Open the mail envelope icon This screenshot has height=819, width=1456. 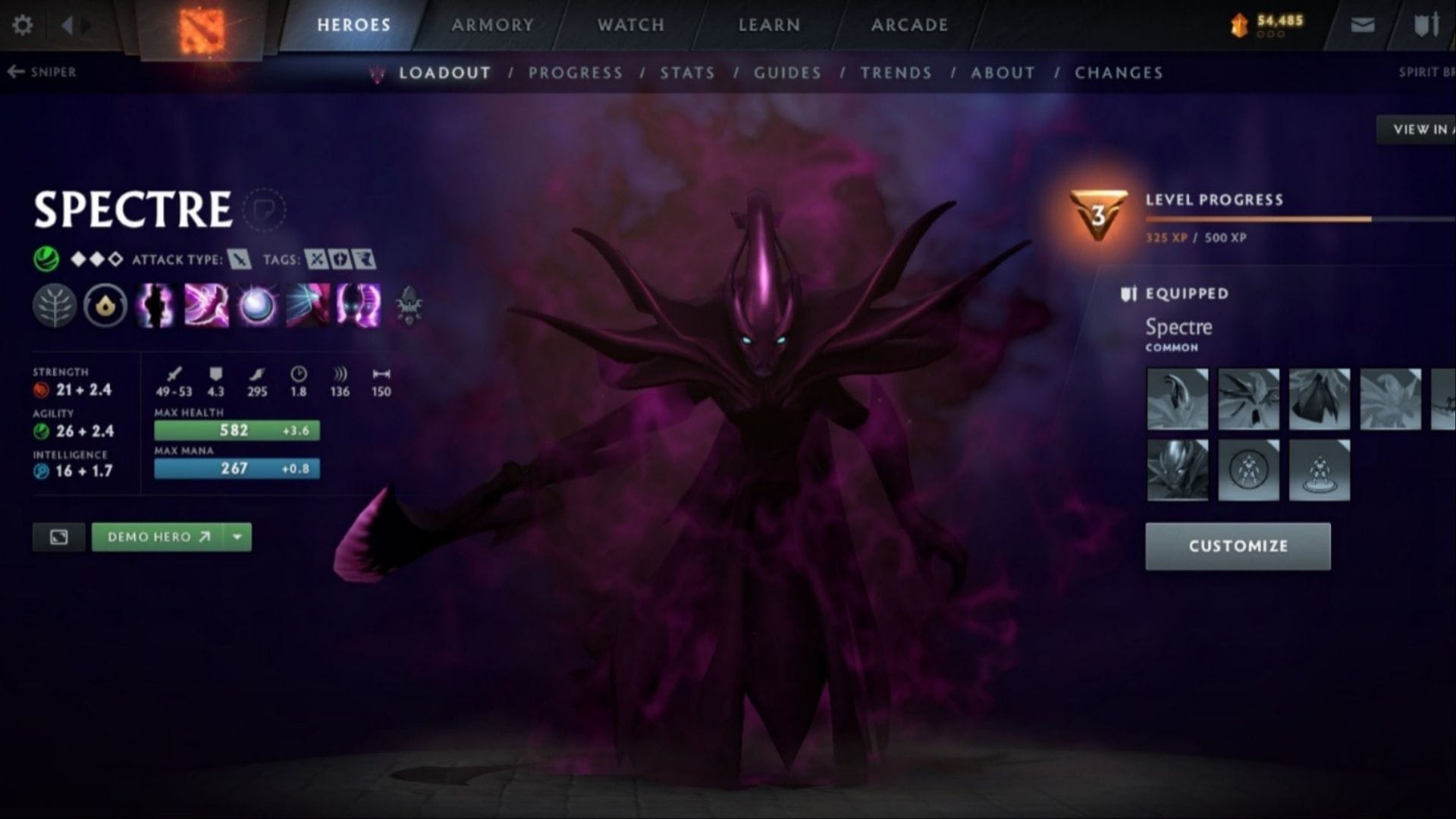(1362, 25)
